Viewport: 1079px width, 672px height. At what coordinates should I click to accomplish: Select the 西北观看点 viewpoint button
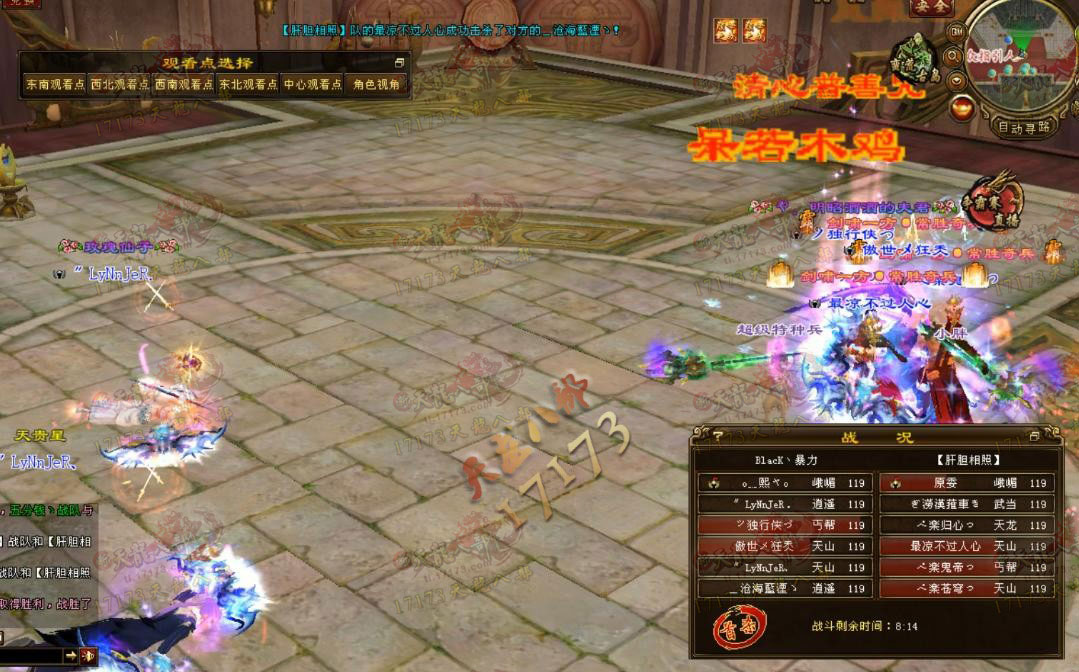119,85
